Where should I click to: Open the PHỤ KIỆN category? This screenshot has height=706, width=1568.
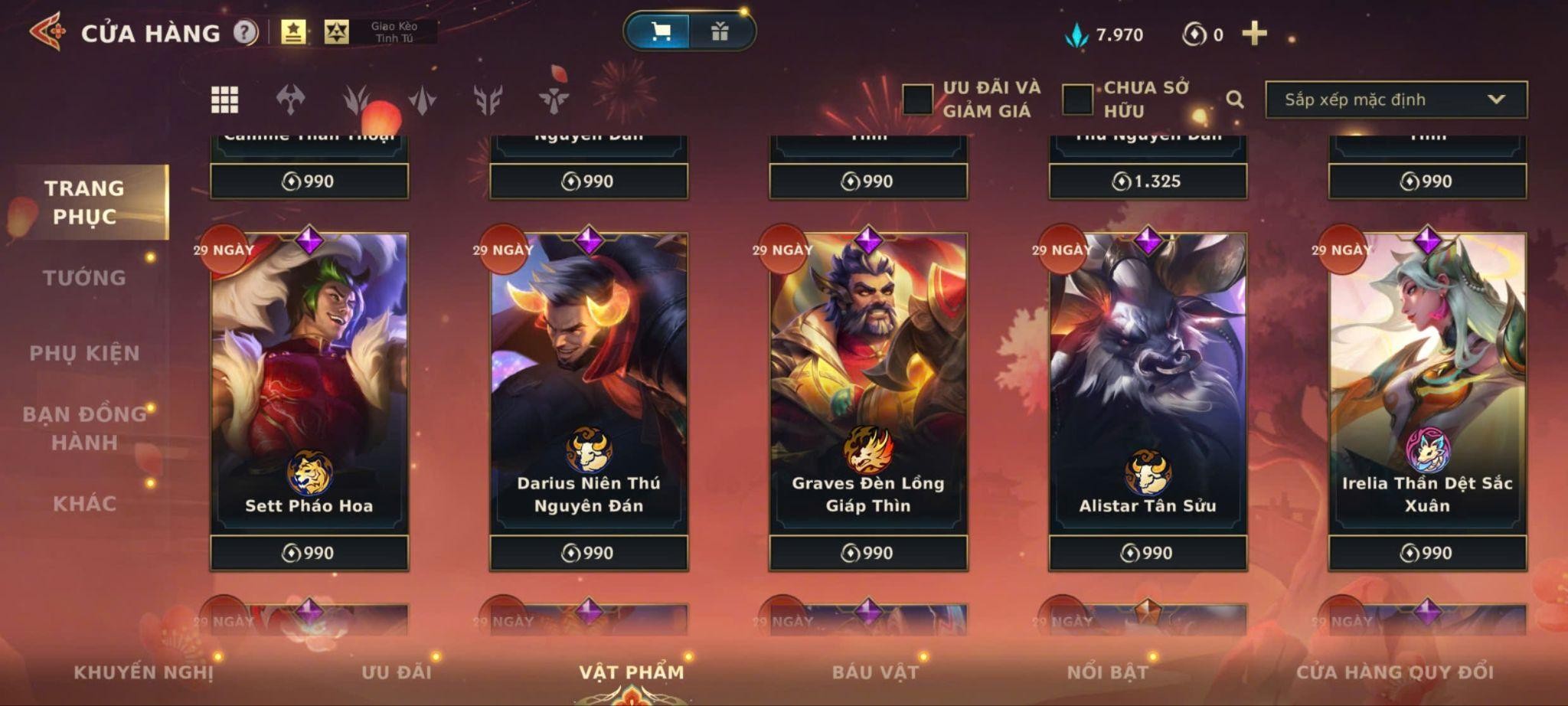coord(84,353)
